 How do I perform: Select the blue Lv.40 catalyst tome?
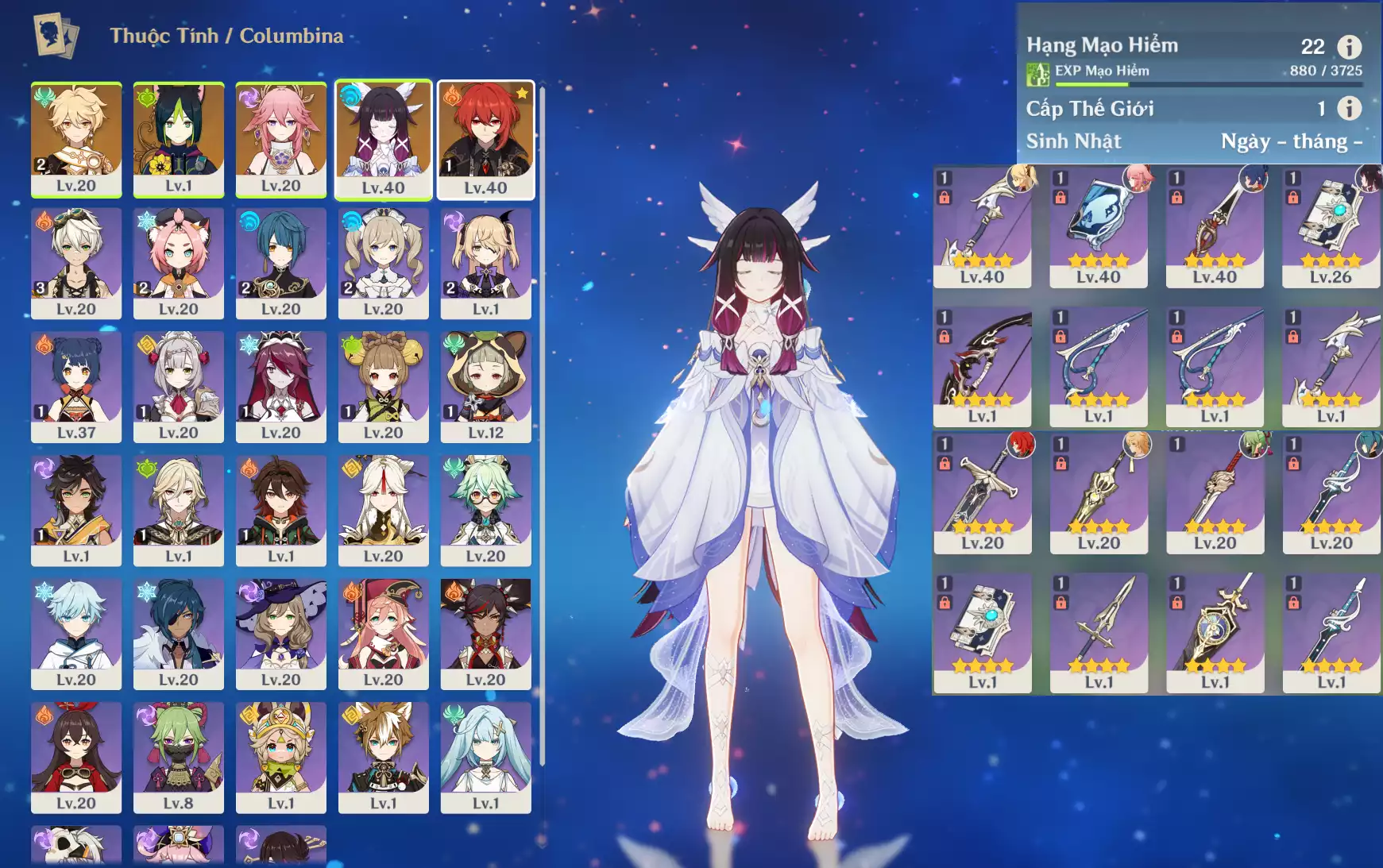(1099, 227)
